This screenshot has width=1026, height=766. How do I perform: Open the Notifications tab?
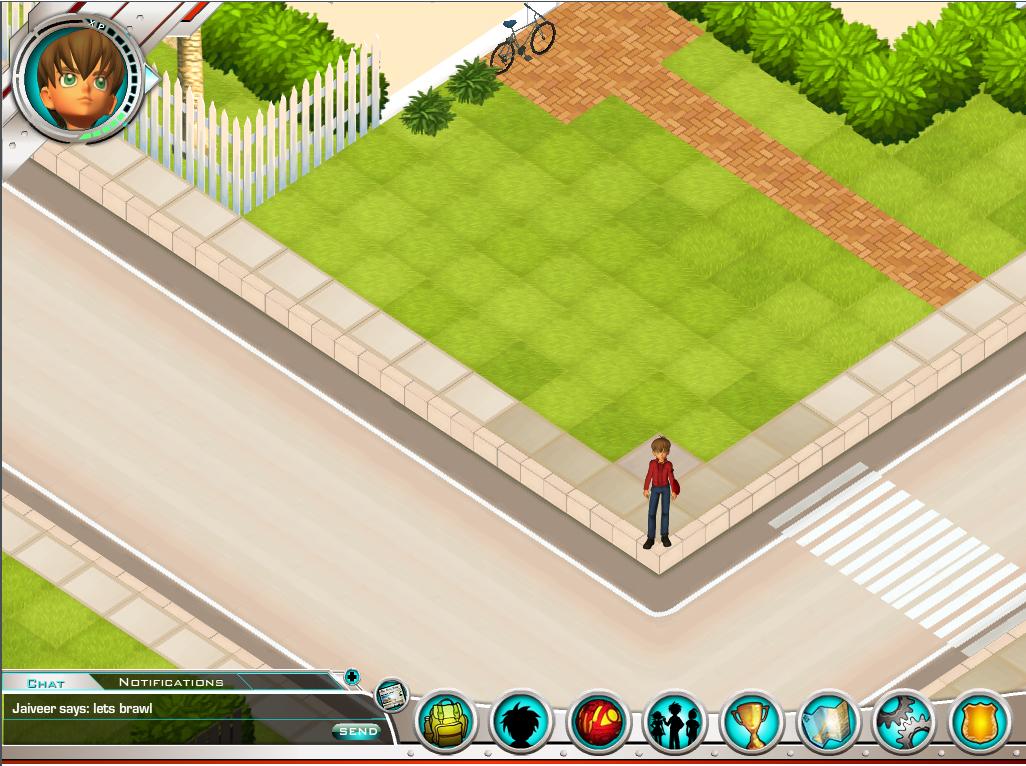171,682
